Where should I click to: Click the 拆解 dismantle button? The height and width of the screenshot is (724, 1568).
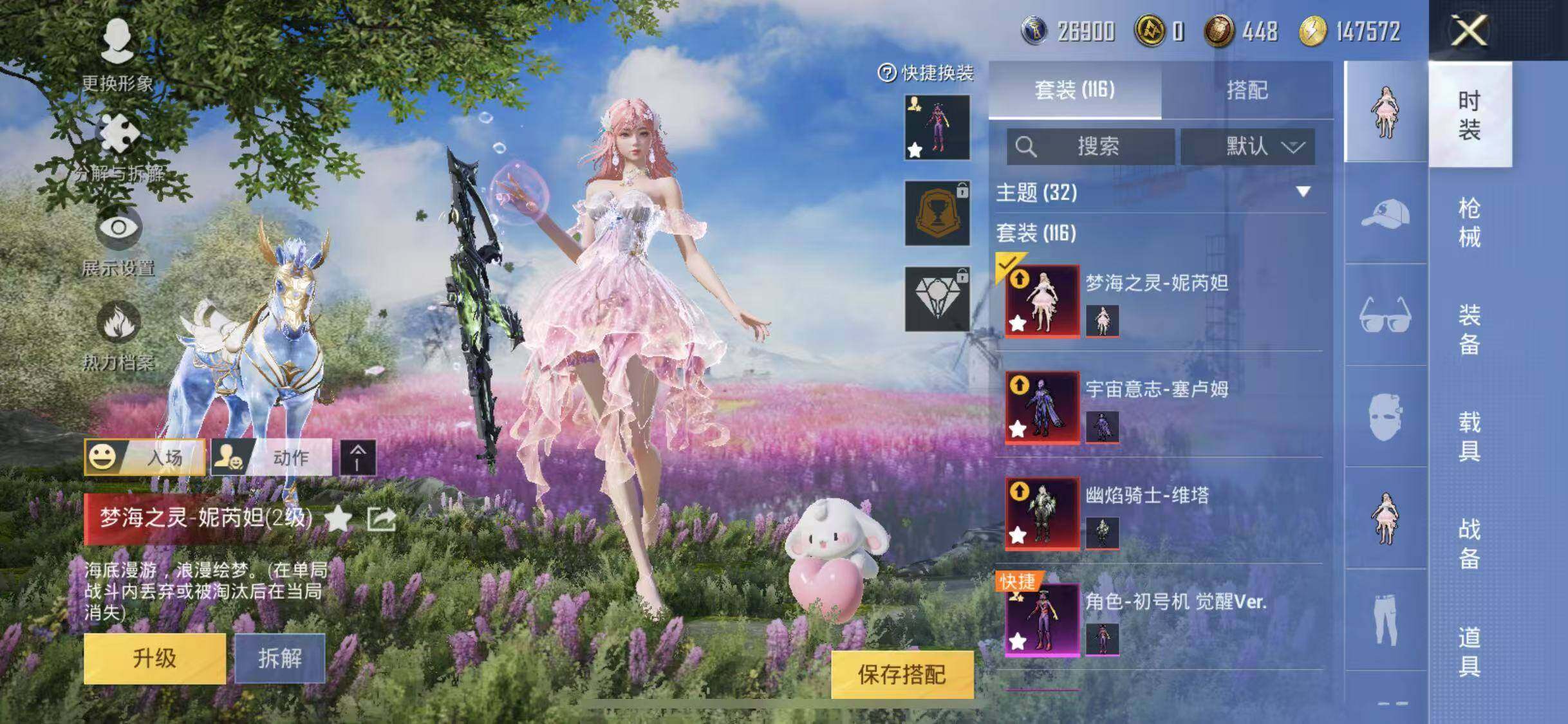click(x=279, y=658)
